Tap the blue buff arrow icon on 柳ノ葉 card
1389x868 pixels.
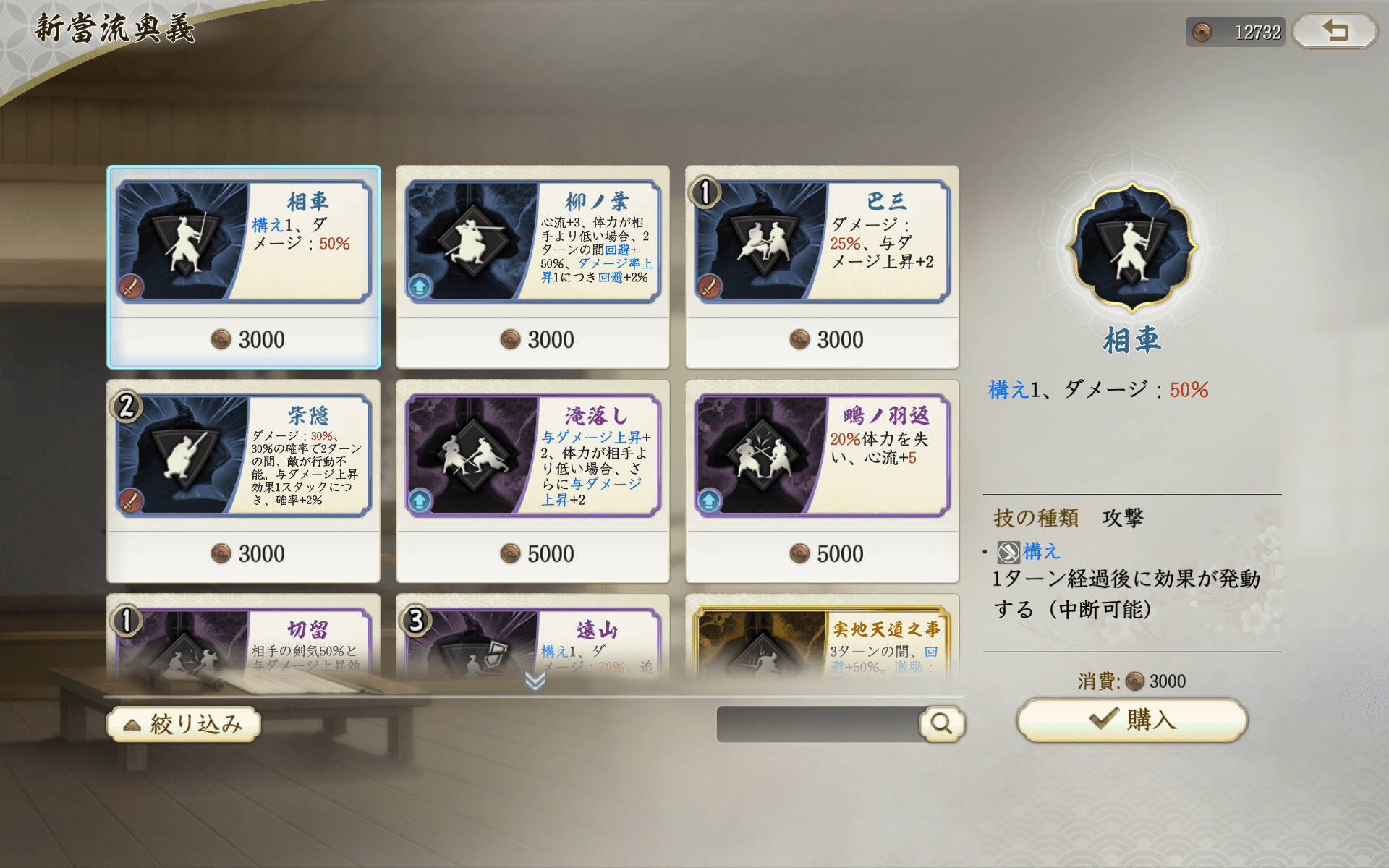(420, 286)
